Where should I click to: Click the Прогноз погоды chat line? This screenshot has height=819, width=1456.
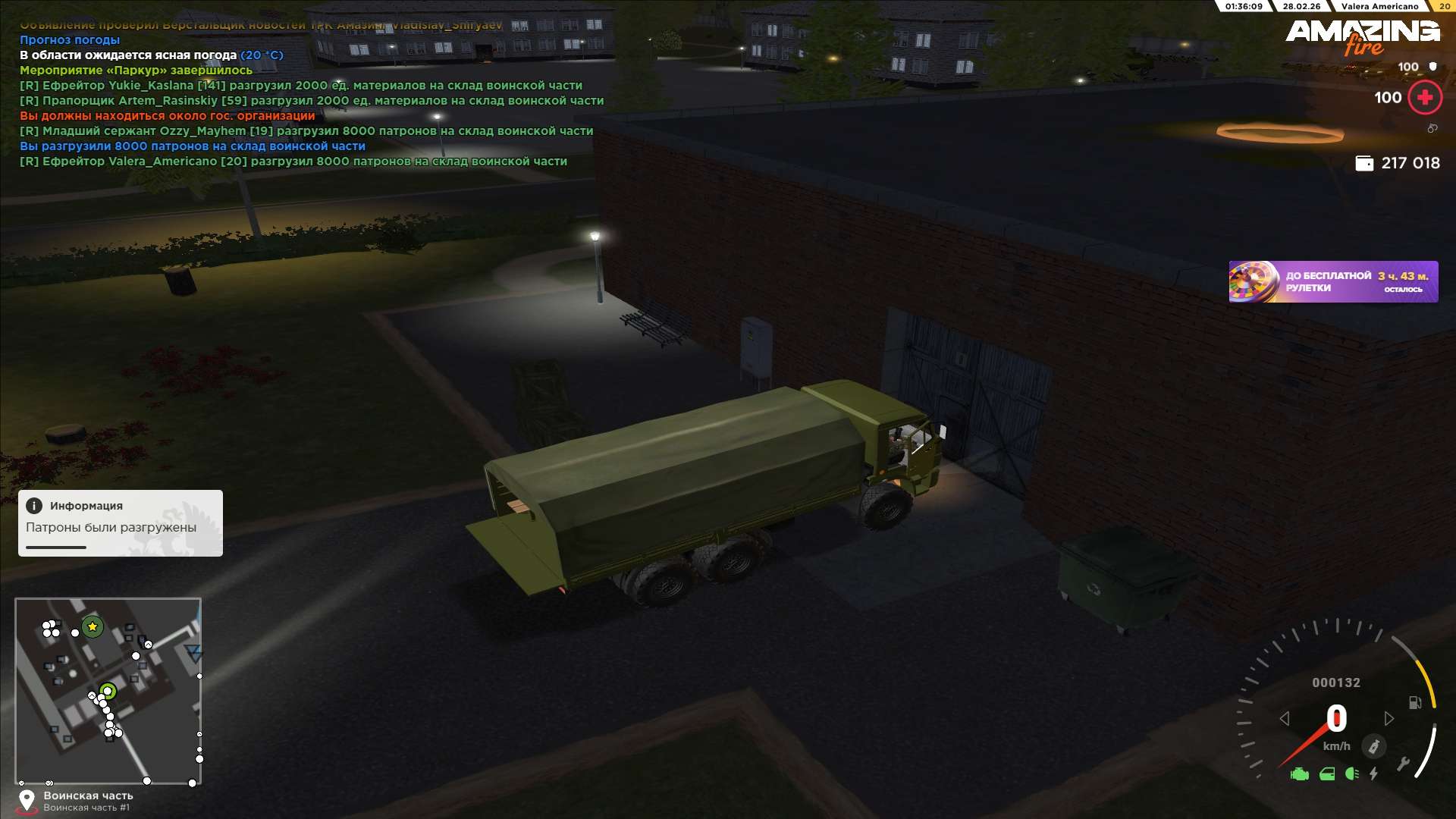(x=70, y=40)
